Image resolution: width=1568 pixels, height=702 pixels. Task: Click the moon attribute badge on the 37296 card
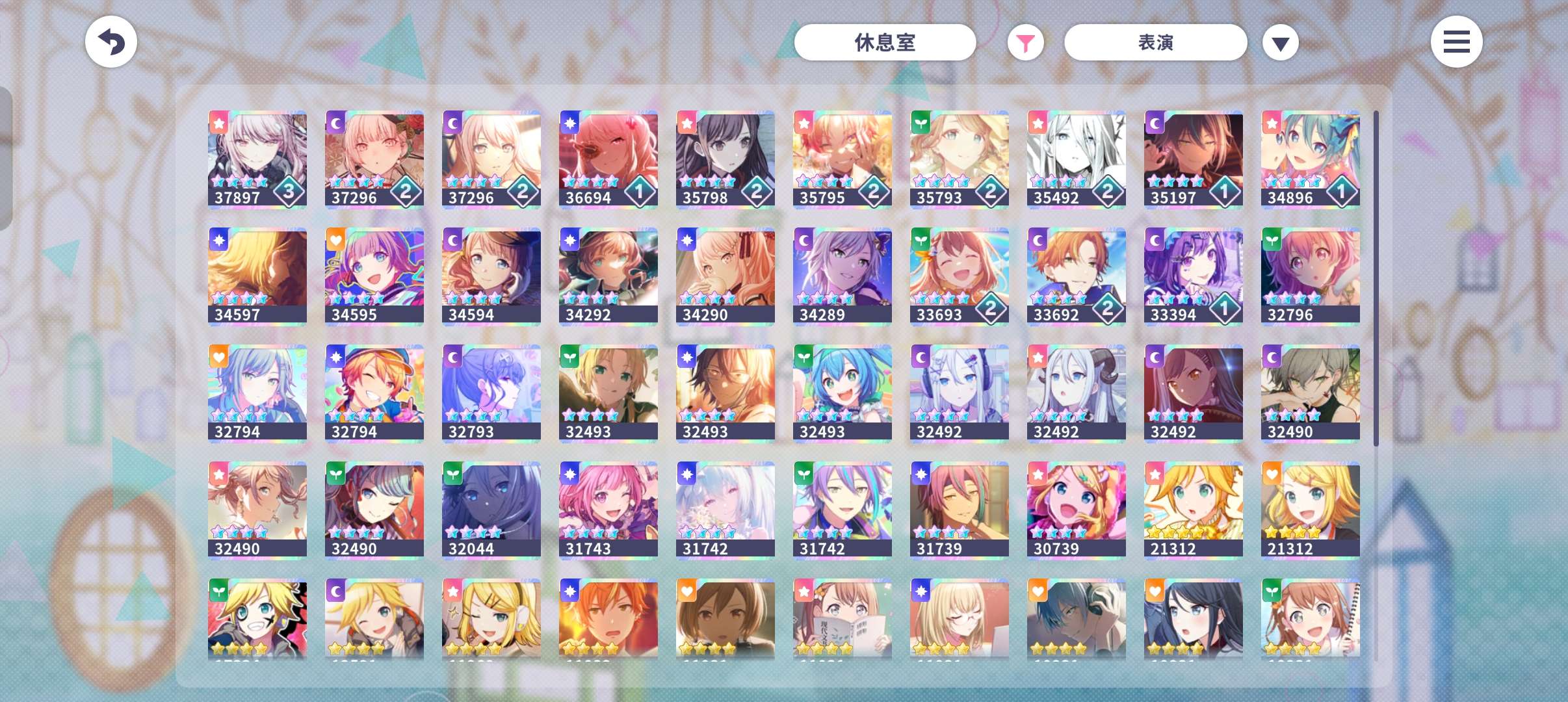pos(335,122)
